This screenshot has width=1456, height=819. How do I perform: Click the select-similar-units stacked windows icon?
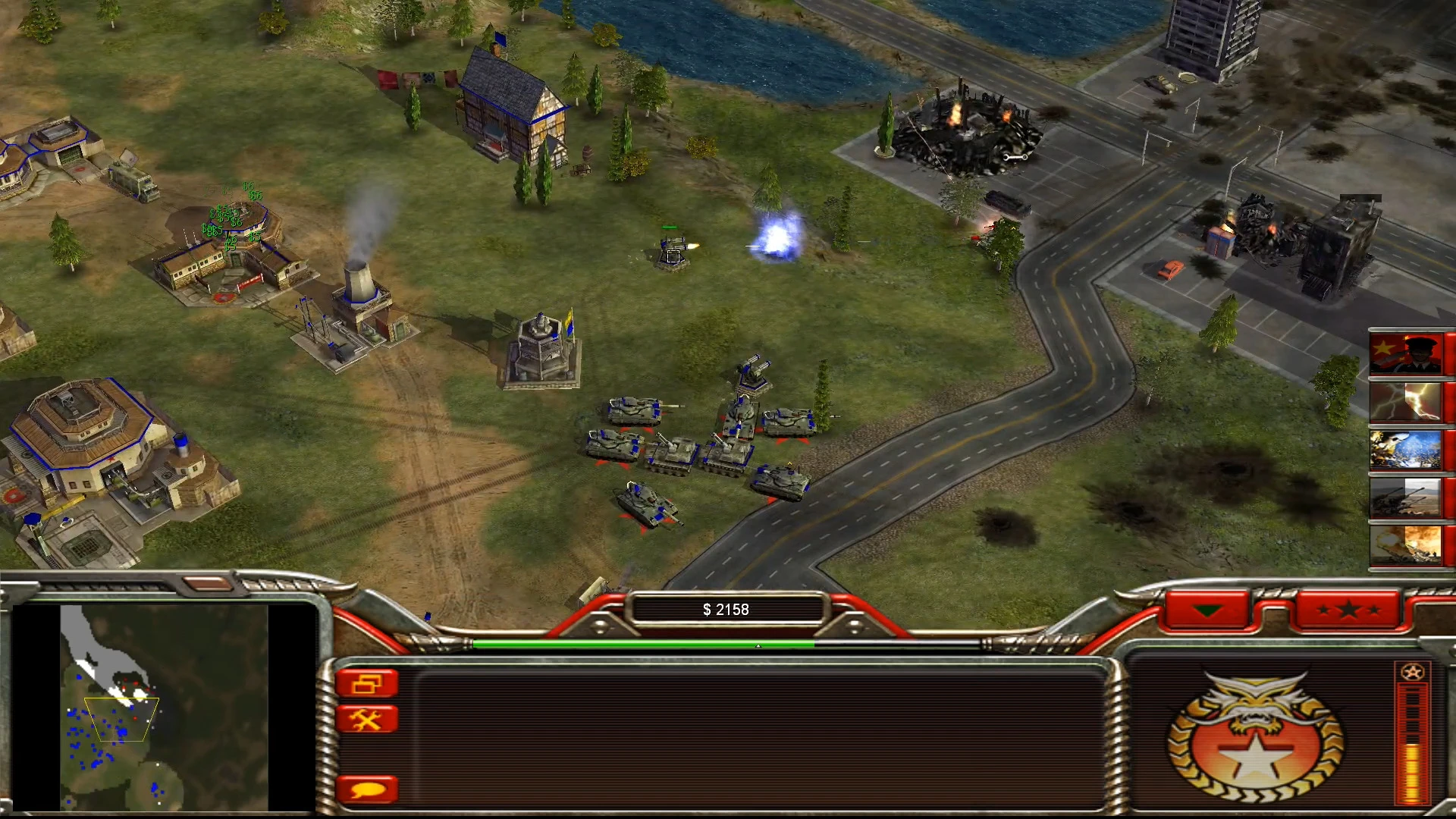pyautogui.click(x=369, y=682)
